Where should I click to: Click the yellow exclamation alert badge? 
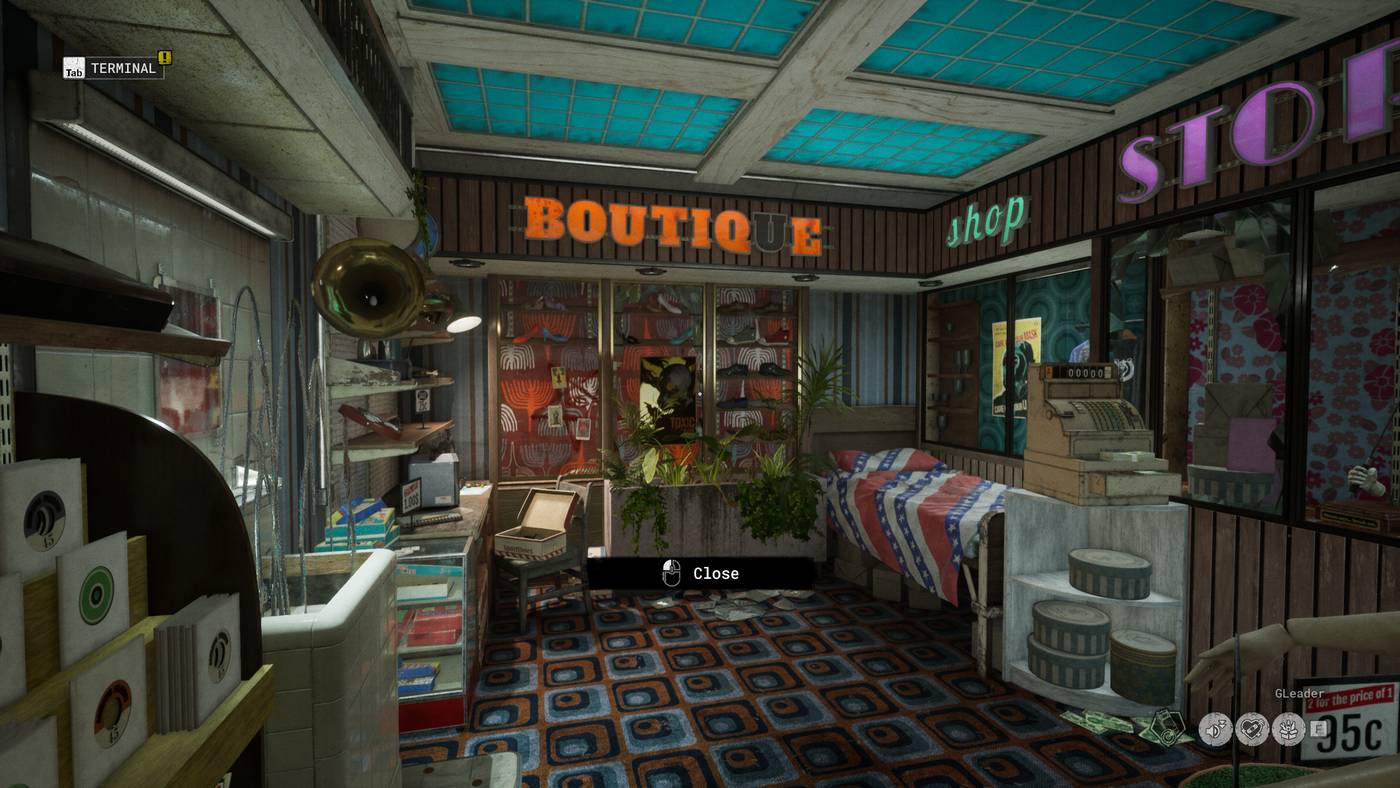point(165,57)
